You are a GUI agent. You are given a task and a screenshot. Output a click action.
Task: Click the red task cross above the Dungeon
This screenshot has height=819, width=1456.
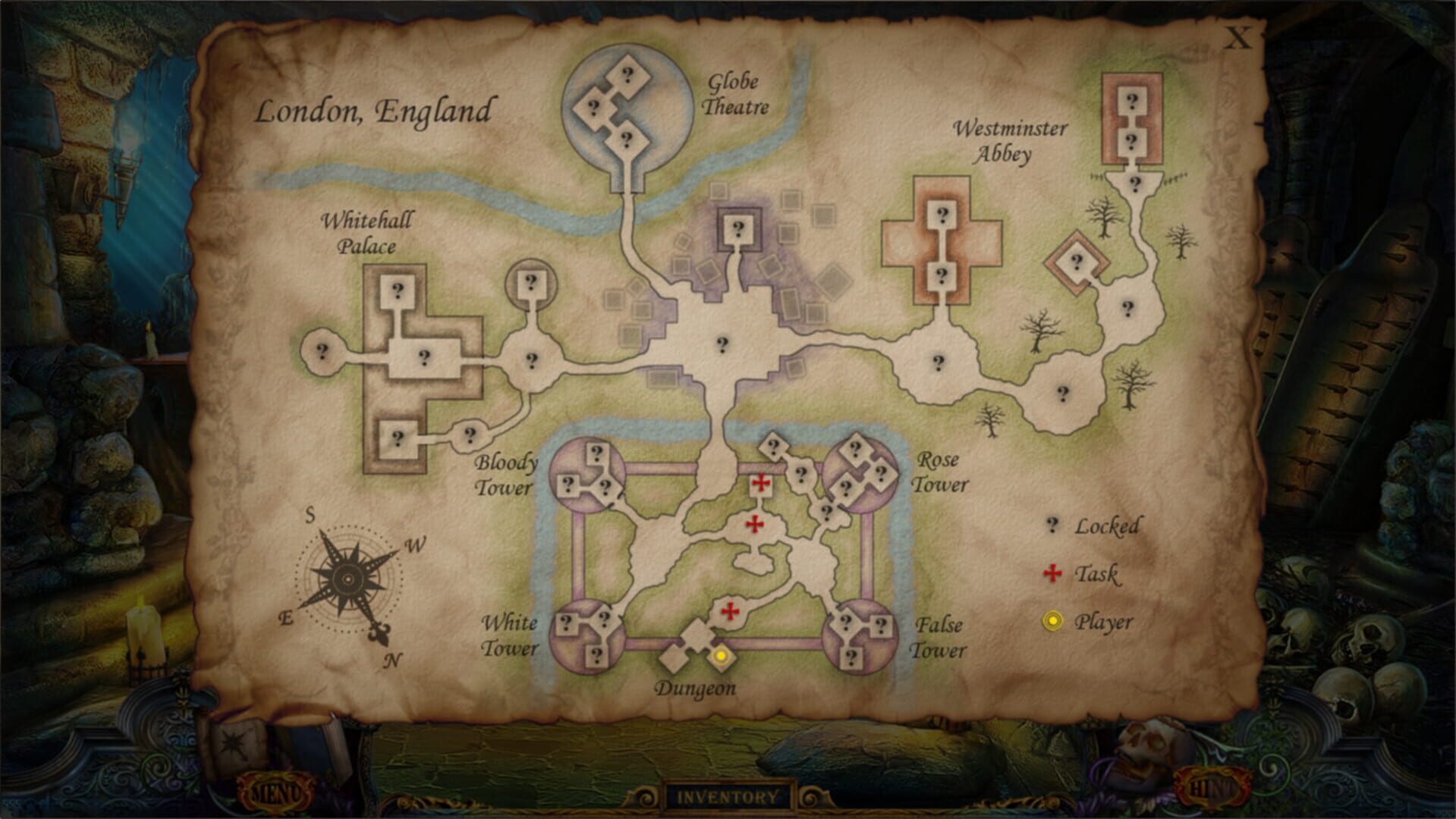coord(731,610)
